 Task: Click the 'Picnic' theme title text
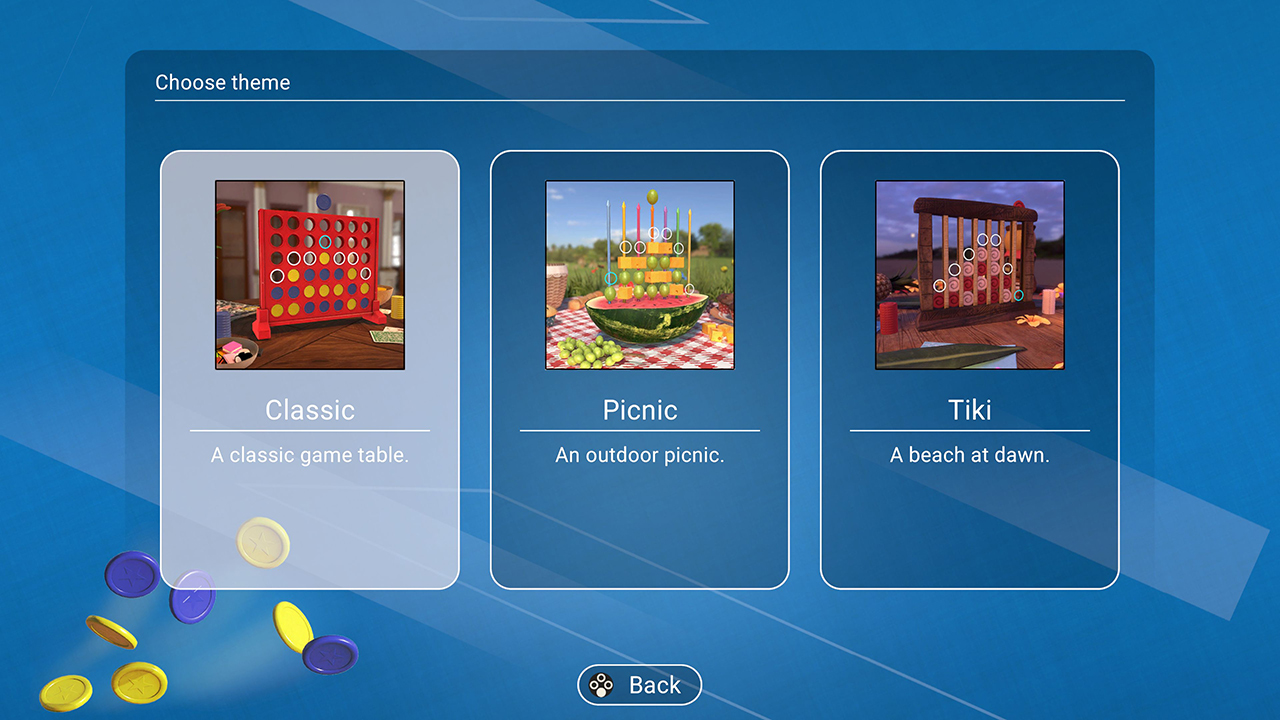coord(640,410)
